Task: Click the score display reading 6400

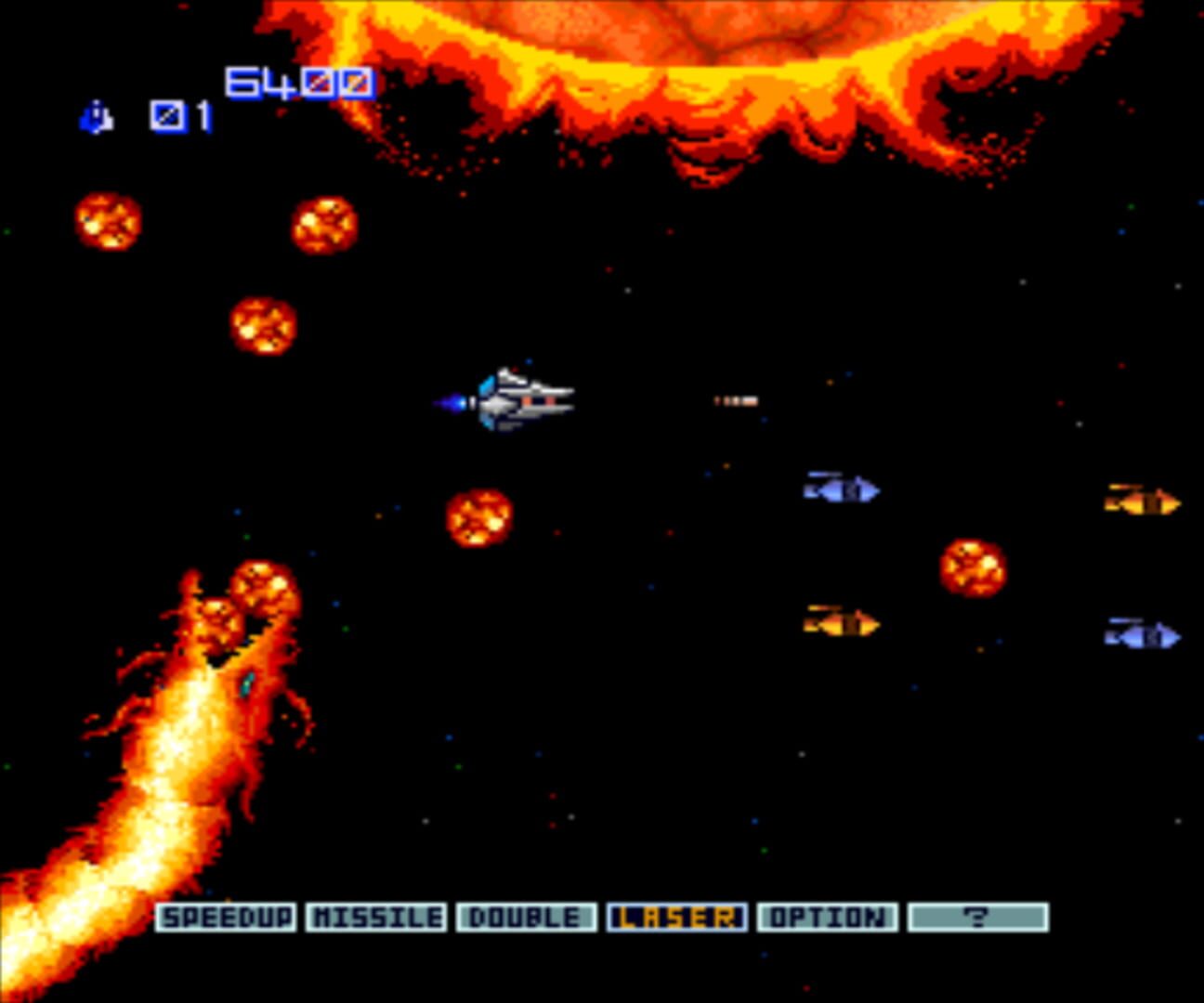Action: click(x=297, y=83)
